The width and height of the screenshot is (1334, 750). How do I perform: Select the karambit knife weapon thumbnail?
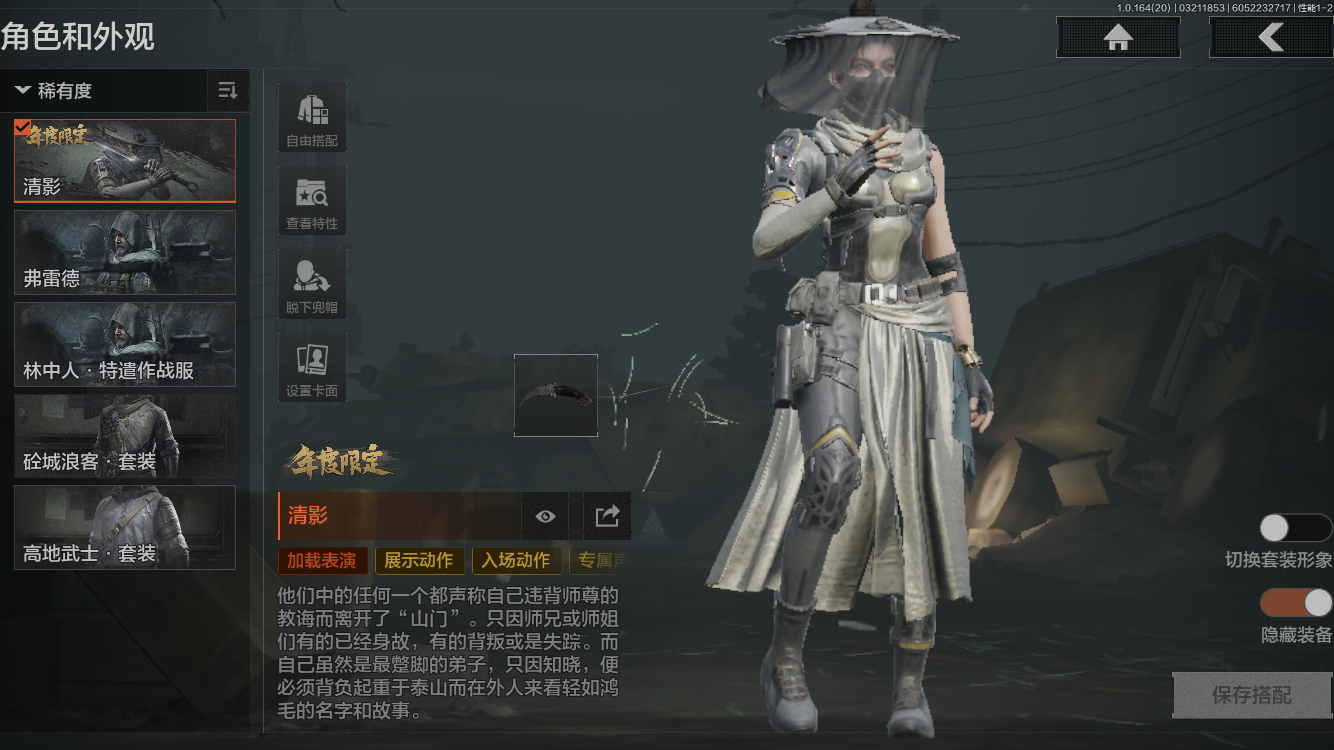tap(556, 395)
